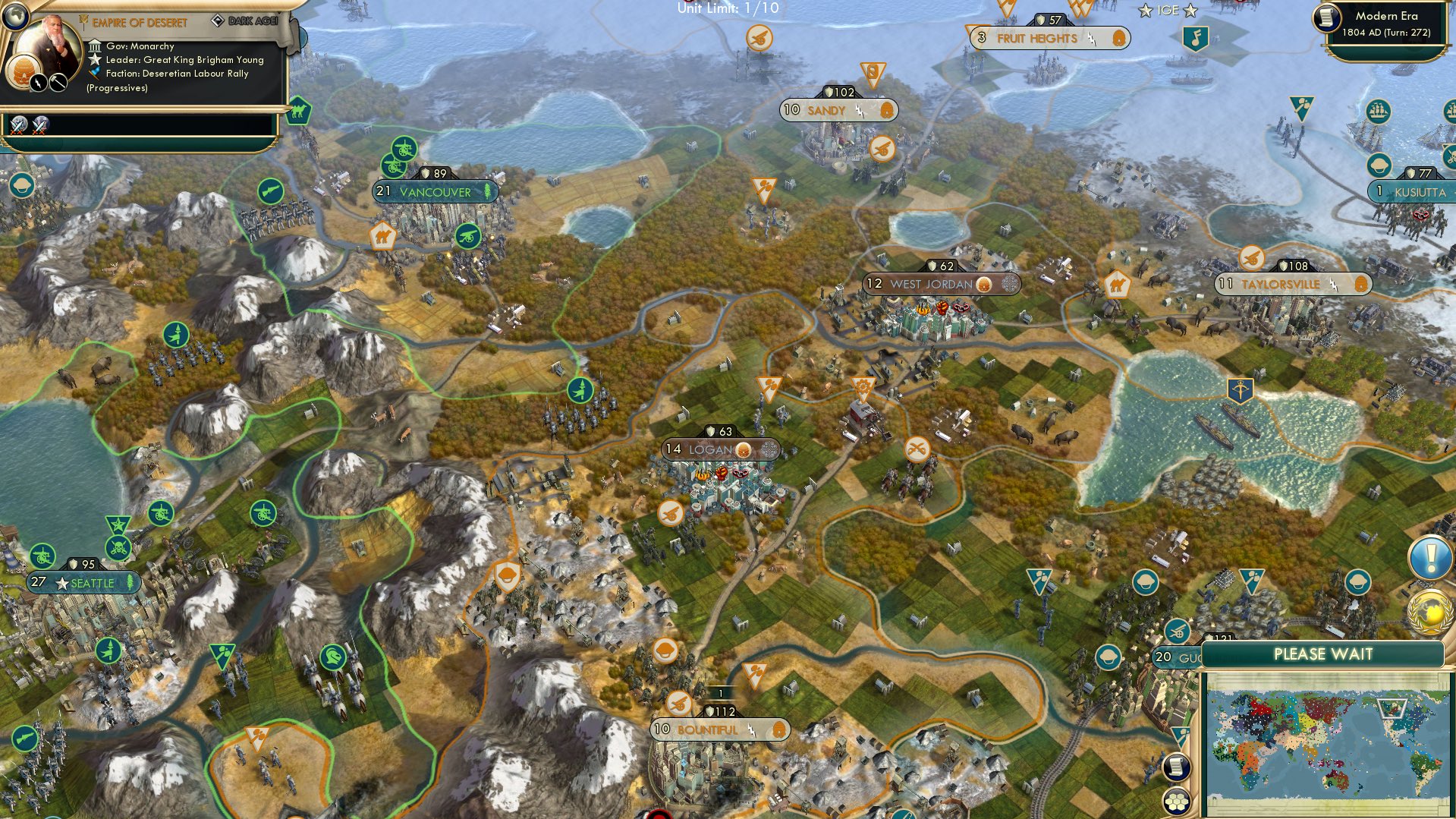This screenshot has height=819, width=1456.
Task: Open the golden globe World Congress notification
Action: (x=1430, y=611)
